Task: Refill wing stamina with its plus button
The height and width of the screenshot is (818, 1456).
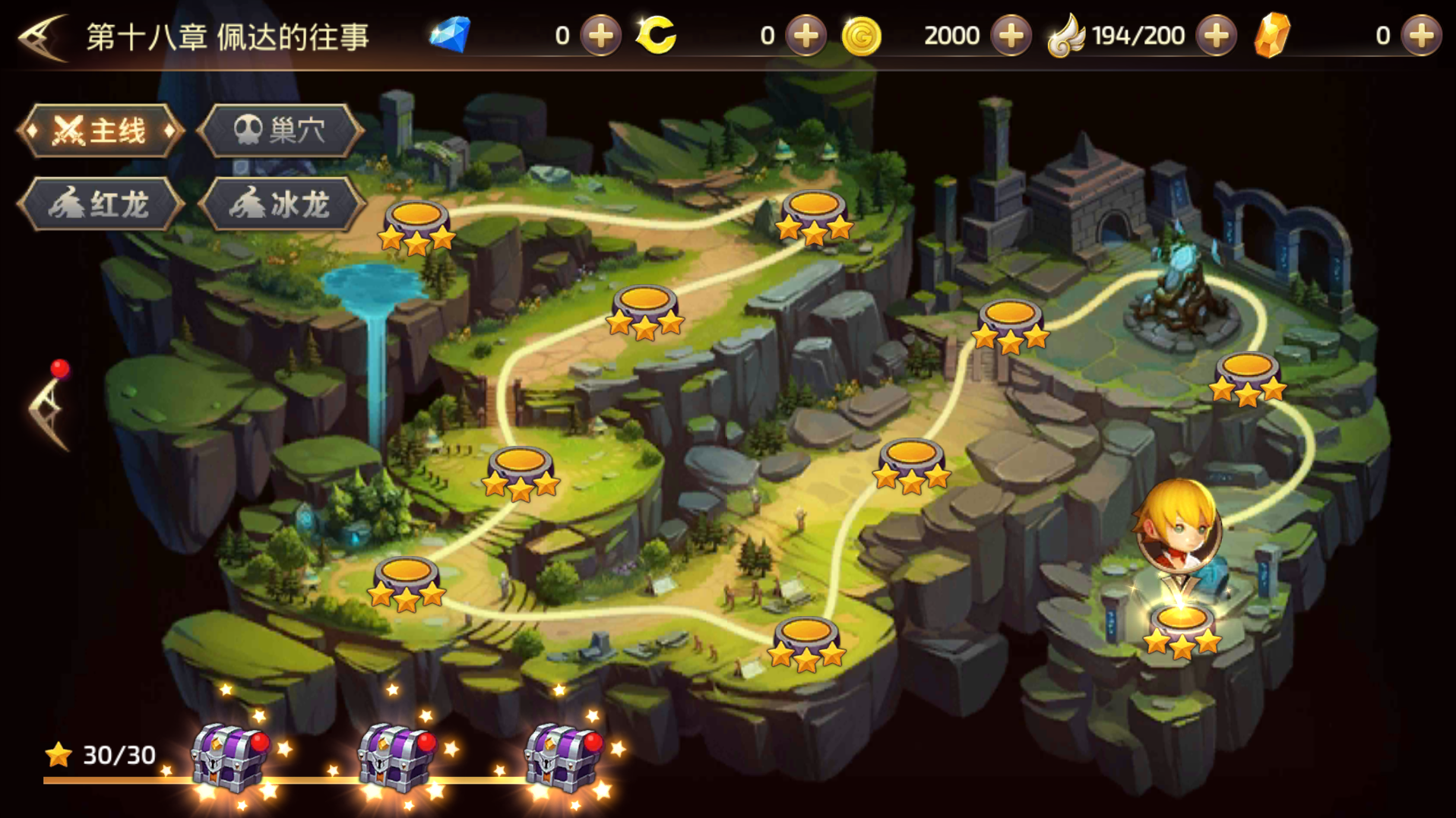Action: coord(1216,36)
